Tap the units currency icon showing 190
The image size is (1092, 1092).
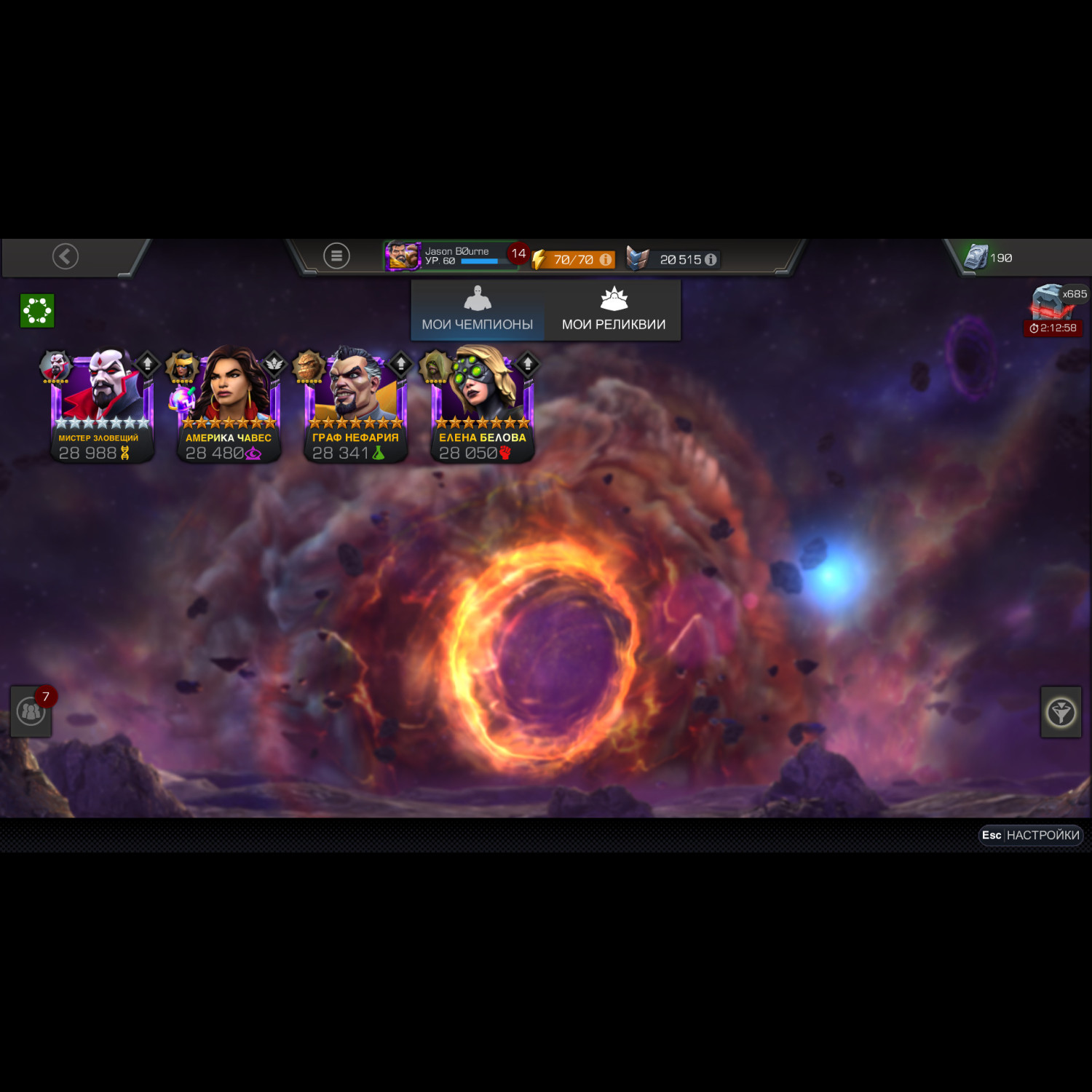[974, 257]
